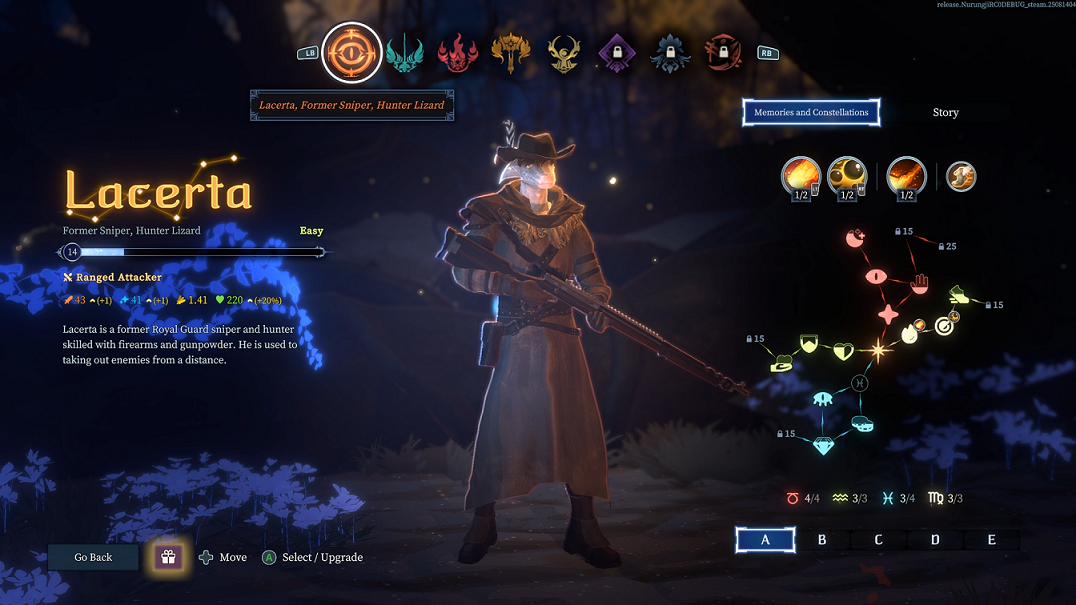Select constellation loadout E
Screen dimensions: 1076x605
tap(991, 540)
